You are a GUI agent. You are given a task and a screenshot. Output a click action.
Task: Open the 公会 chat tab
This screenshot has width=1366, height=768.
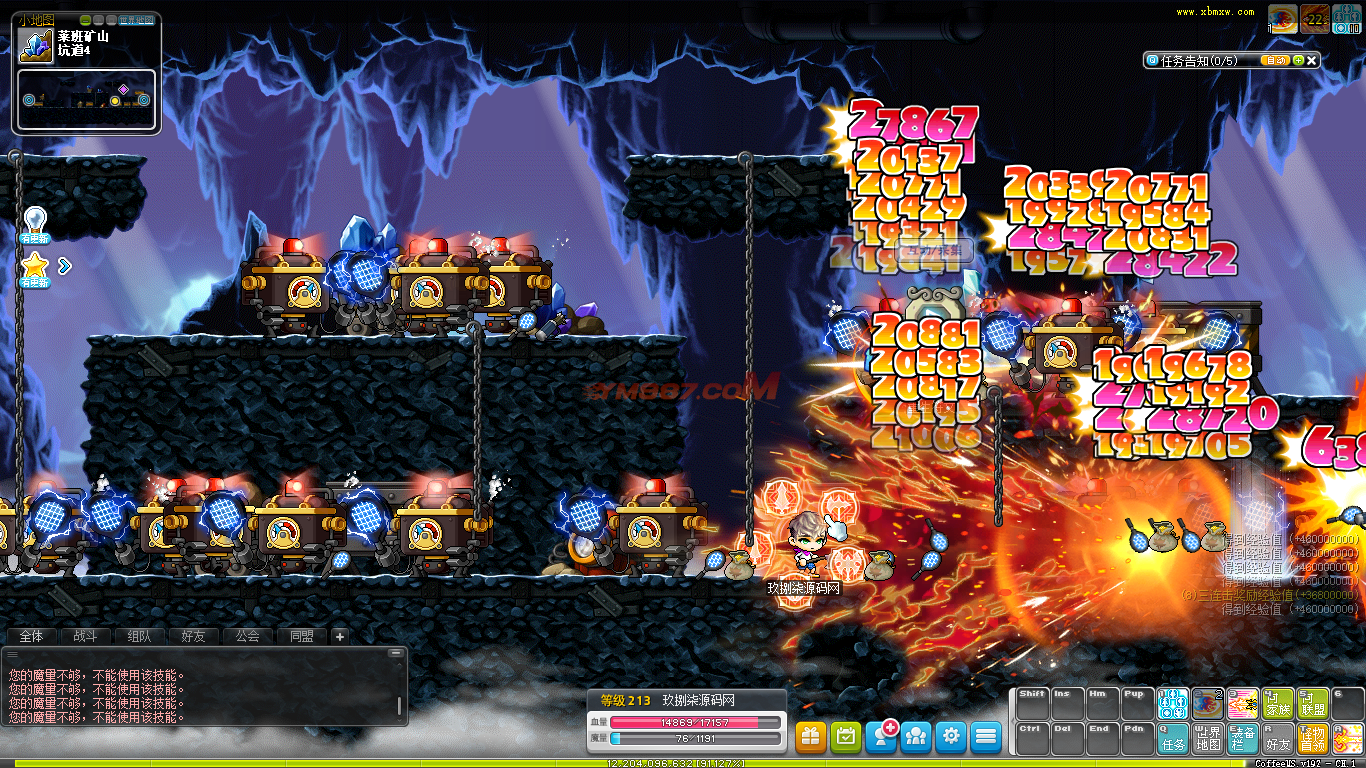click(247, 636)
